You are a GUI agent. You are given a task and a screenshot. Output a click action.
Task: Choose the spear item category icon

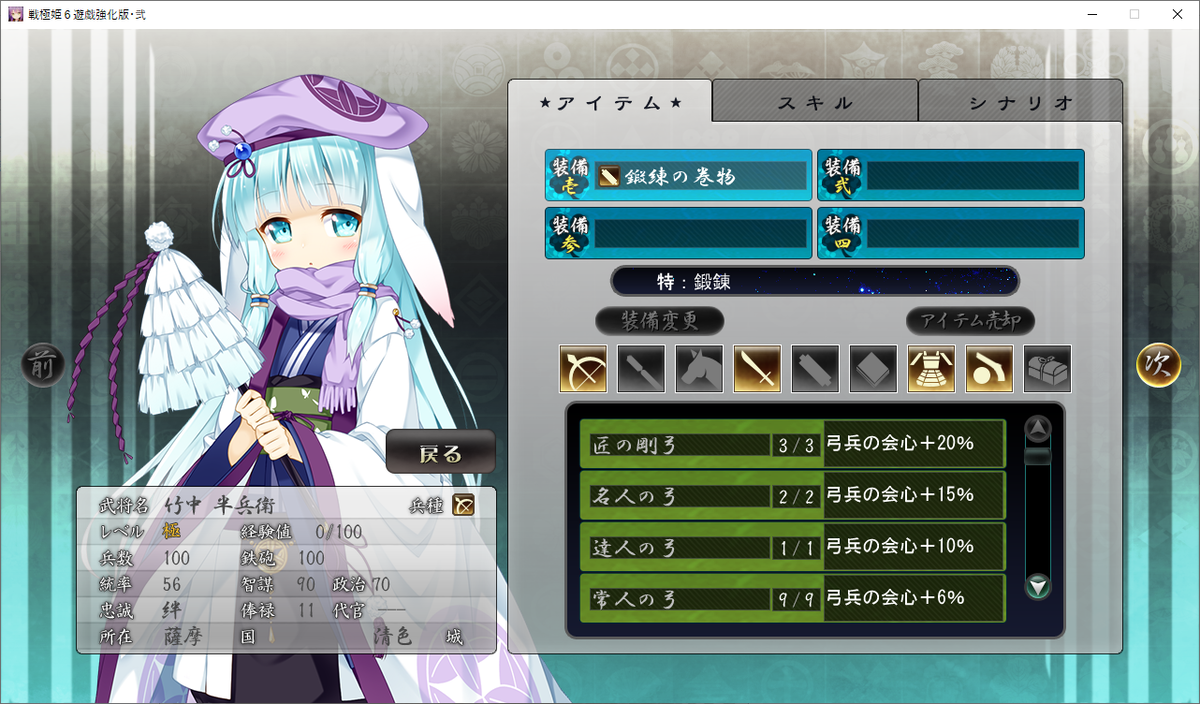(641, 369)
